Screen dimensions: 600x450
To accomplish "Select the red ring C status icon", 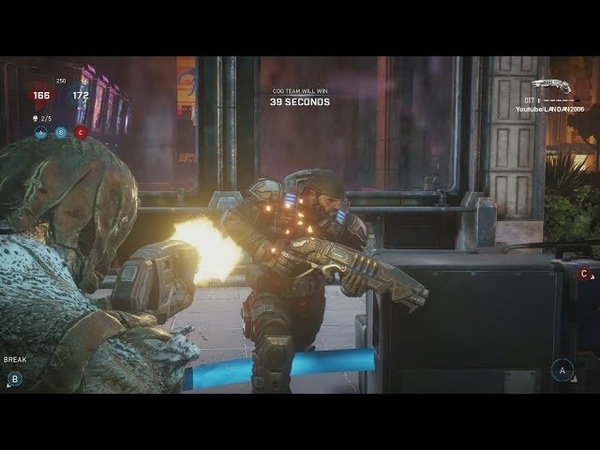I will coord(81,132).
